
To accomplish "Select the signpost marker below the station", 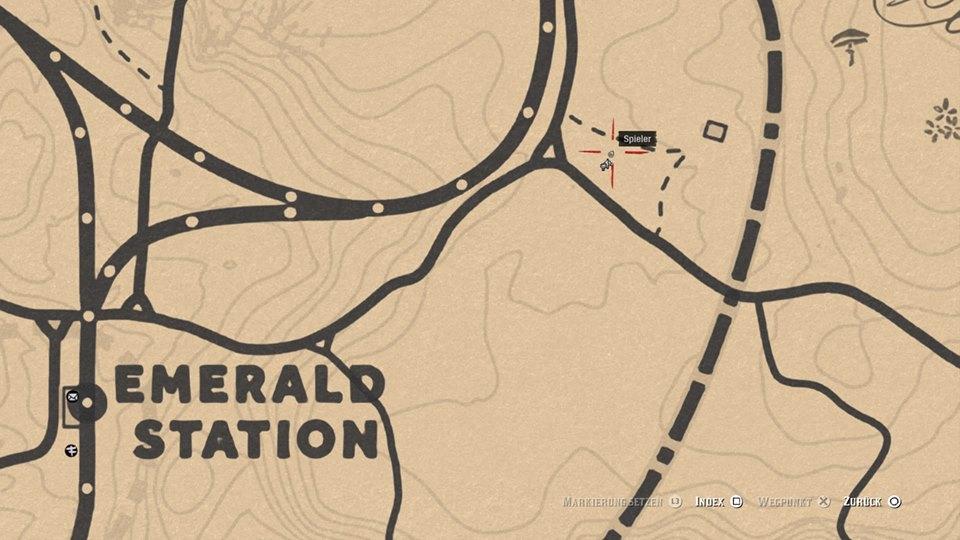I will pyautogui.click(x=72, y=451).
